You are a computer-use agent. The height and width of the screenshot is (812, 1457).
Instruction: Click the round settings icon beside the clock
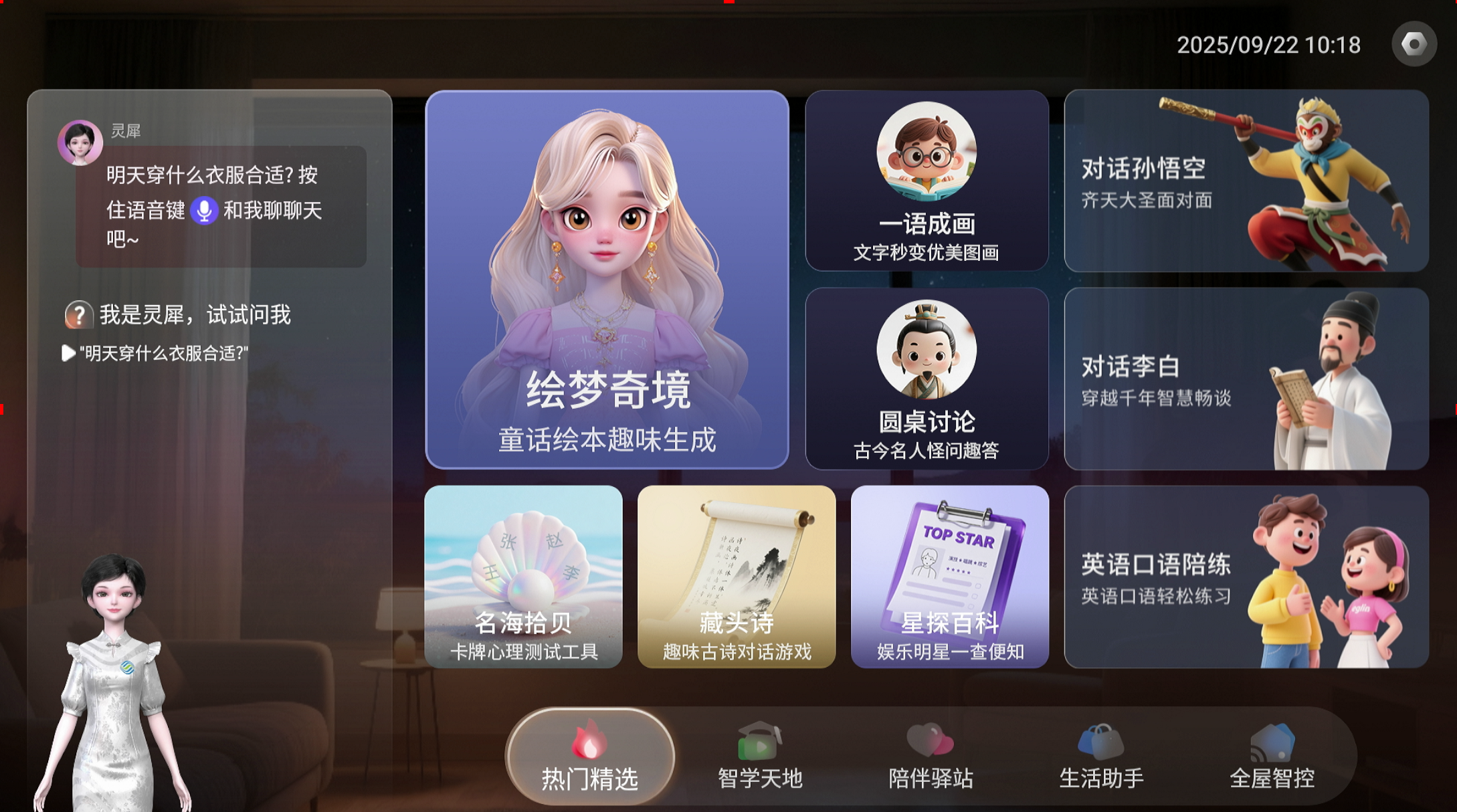tap(1414, 44)
